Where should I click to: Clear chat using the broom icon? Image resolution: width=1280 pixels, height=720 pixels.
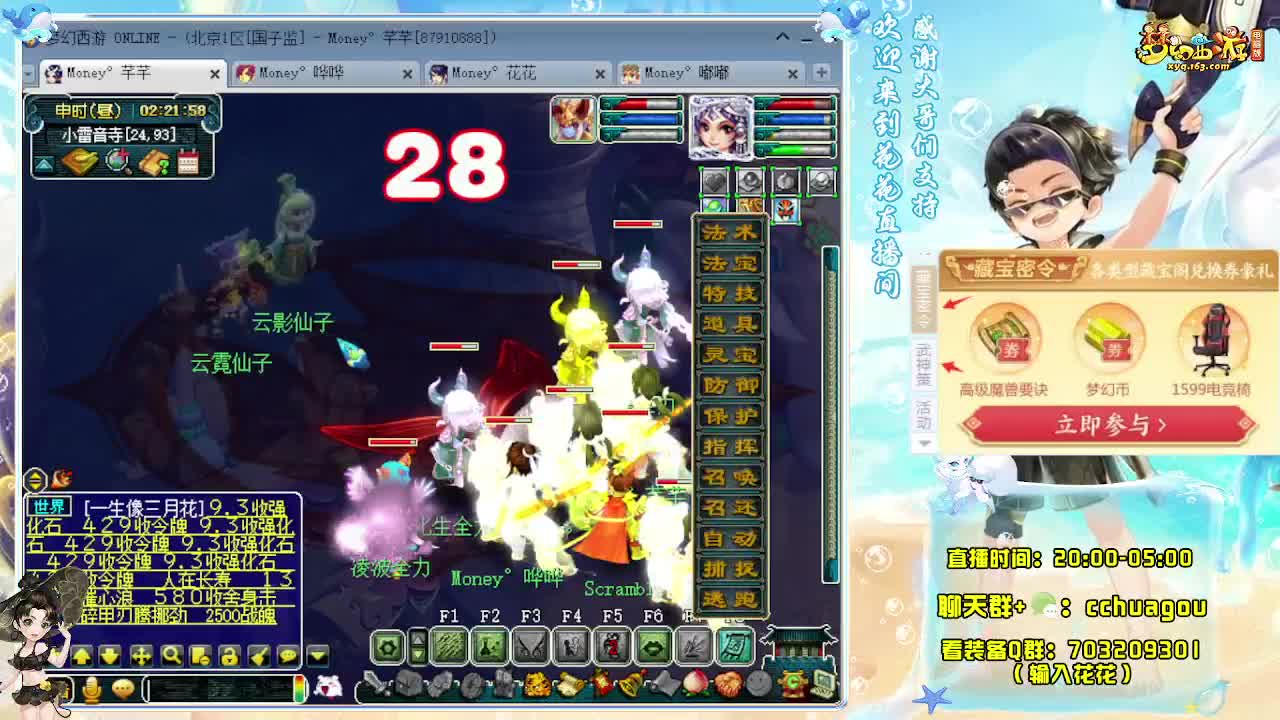click(x=259, y=655)
